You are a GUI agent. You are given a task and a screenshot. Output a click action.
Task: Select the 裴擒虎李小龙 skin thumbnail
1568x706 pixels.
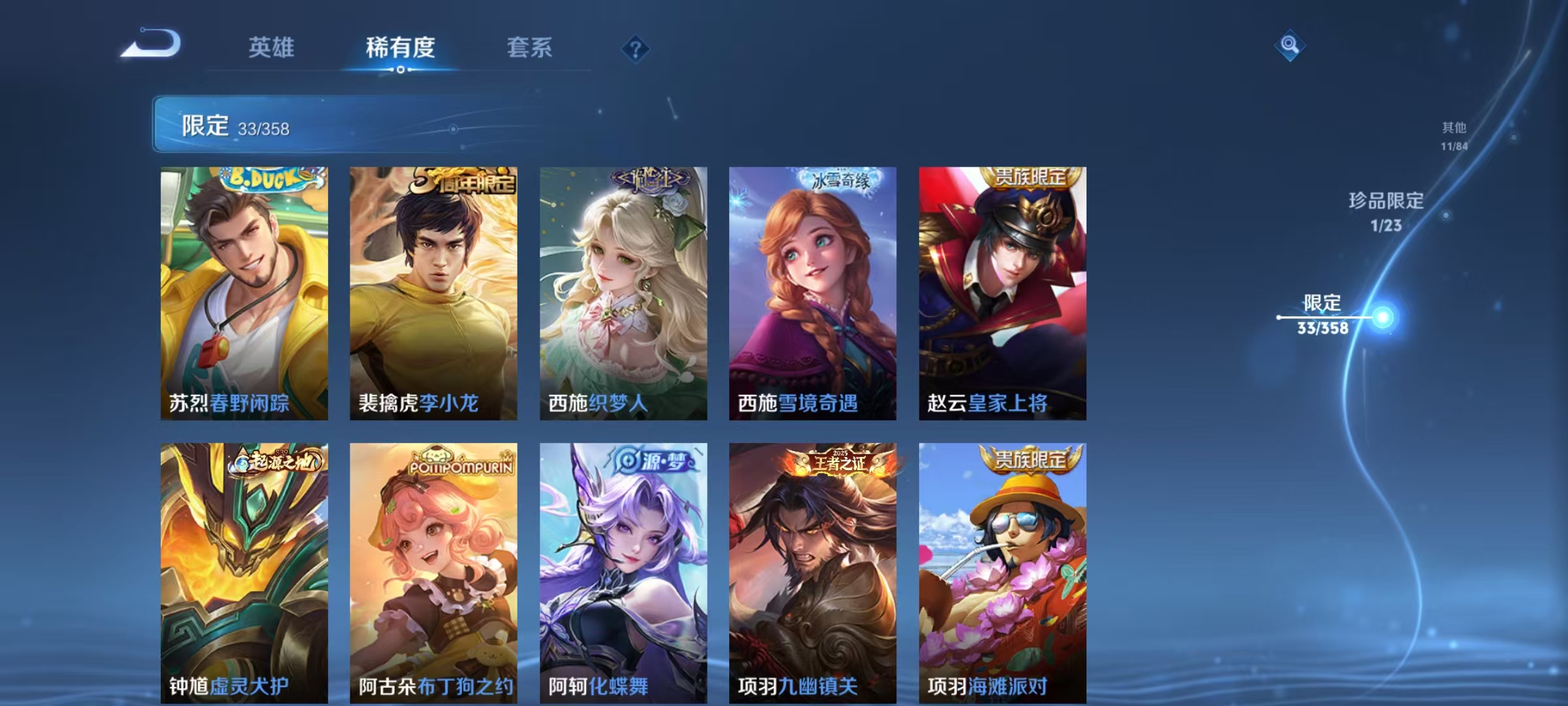[433, 288]
